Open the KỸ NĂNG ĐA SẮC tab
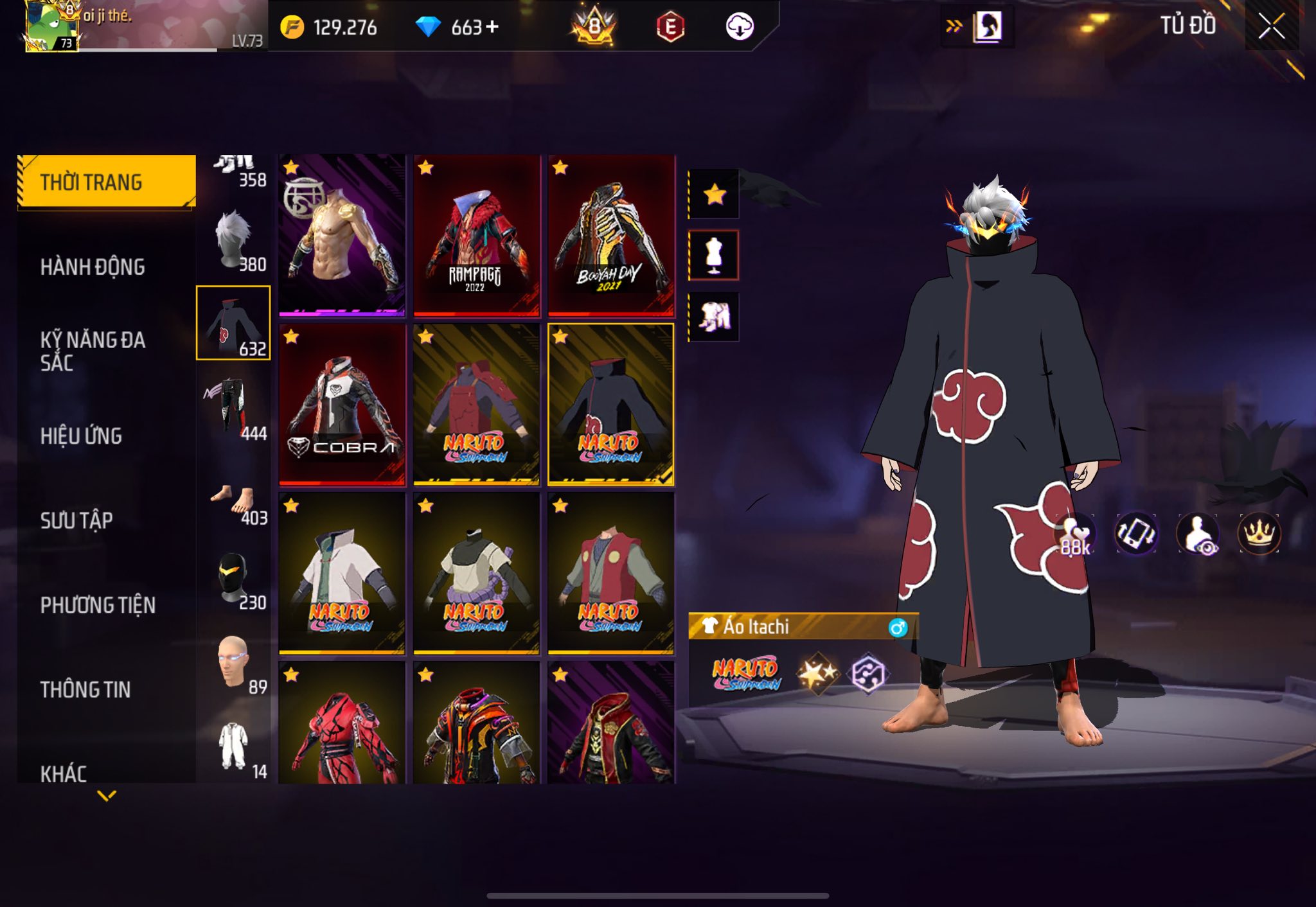Image resolution: width=1316 pixels, height=907 pixels. tap(93, 351)
